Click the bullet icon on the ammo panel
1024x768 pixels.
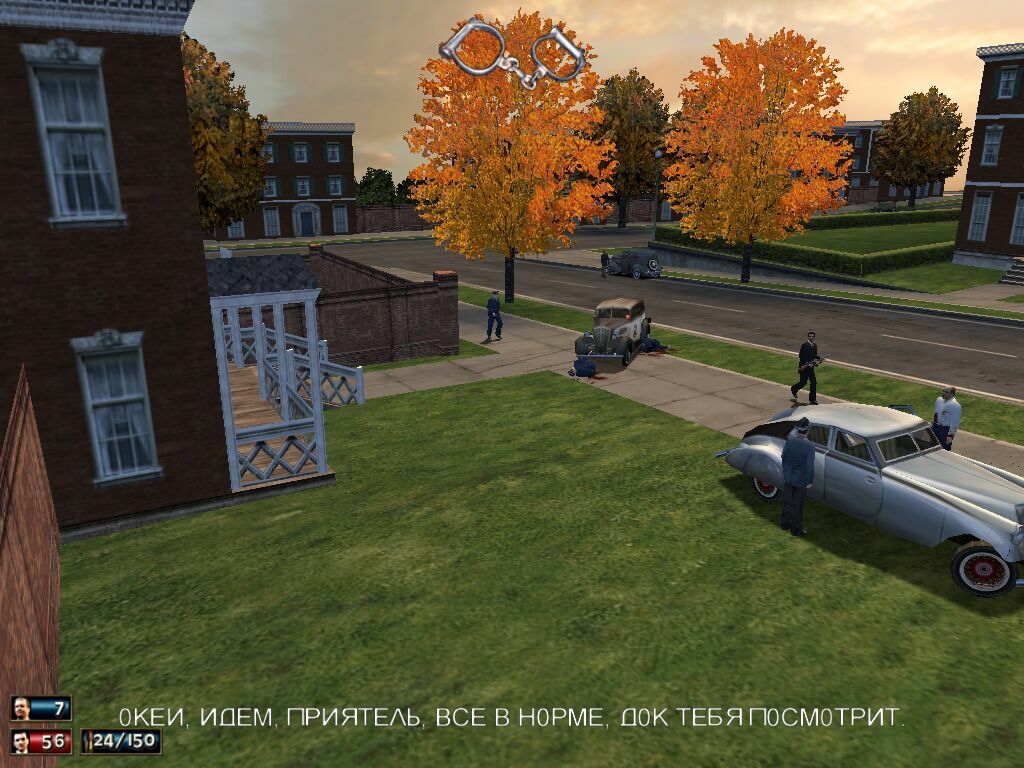click(88, 742)
